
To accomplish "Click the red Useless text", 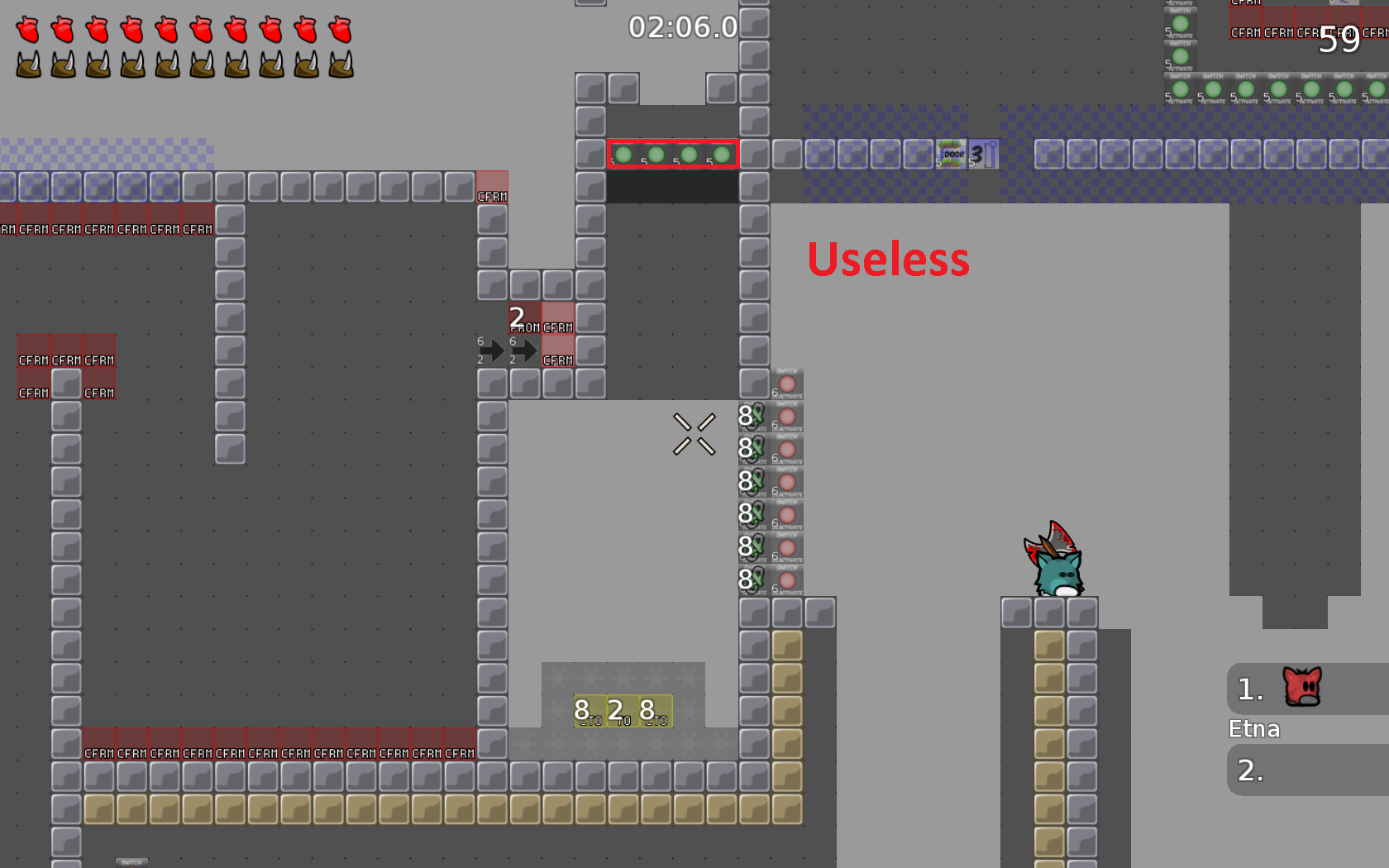I will 889,259.
